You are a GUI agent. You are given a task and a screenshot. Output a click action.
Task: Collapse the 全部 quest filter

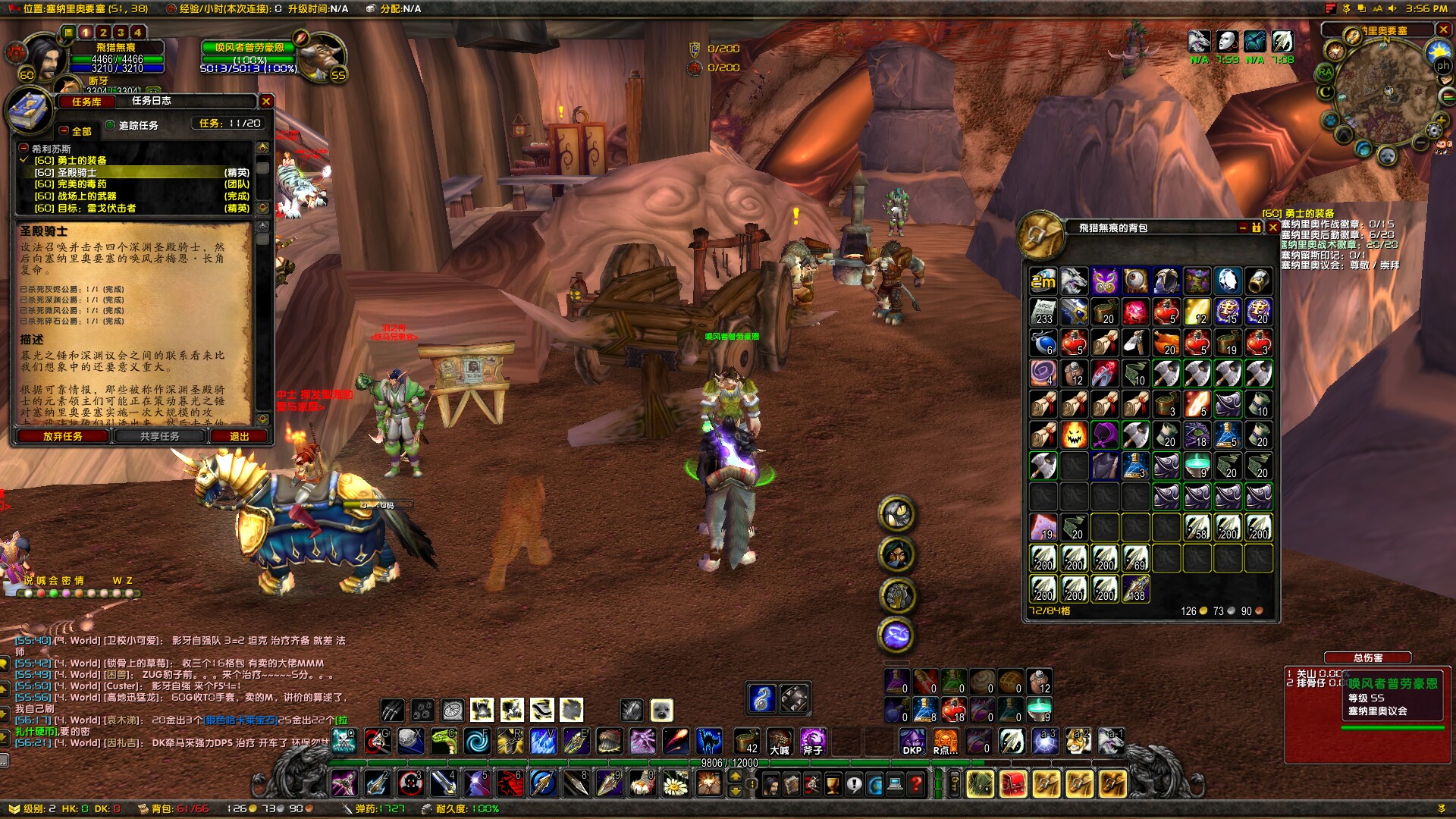(62, 131)
